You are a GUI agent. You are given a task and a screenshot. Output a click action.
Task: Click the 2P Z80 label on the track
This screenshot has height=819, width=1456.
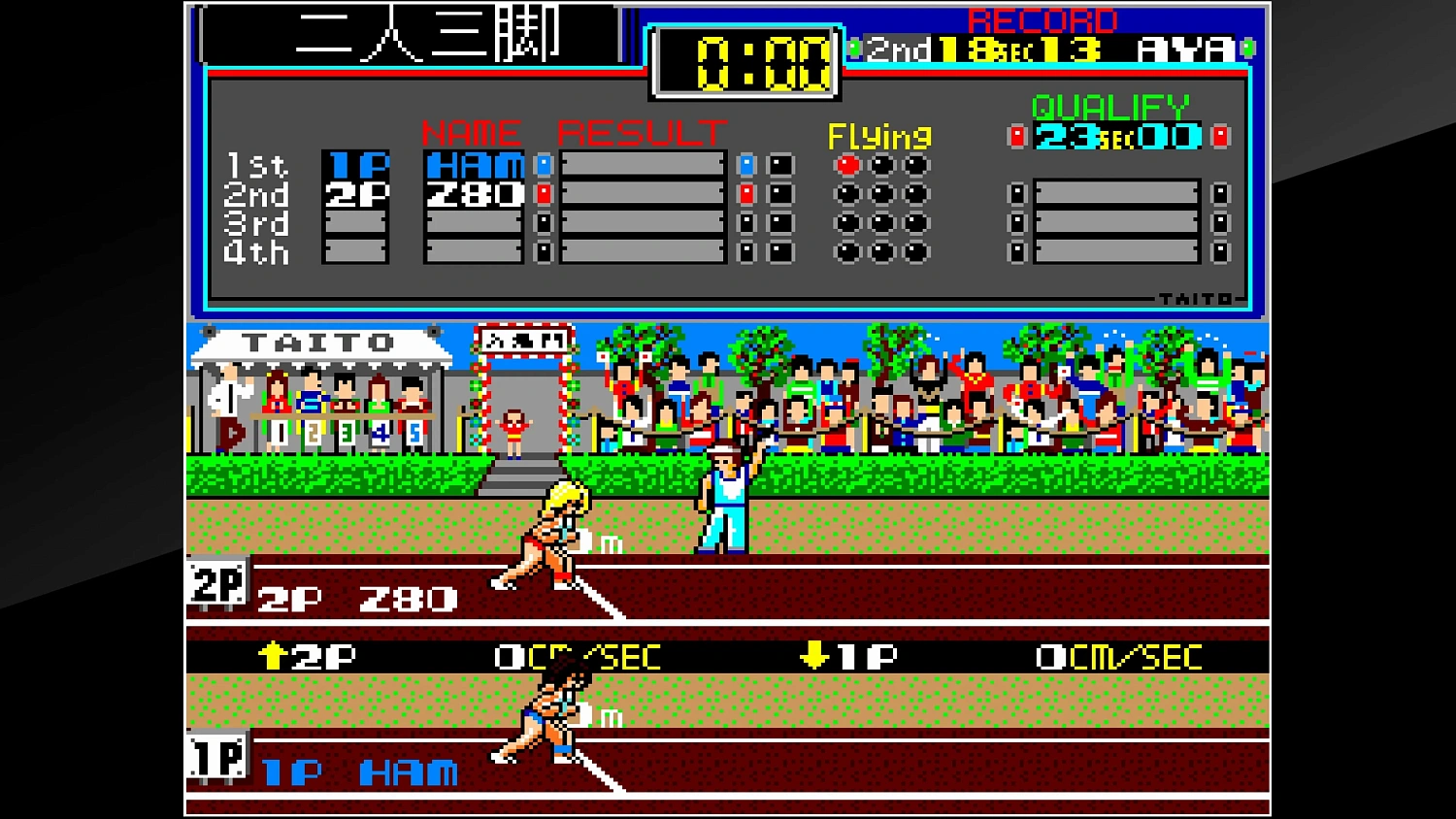click(356, 599)
